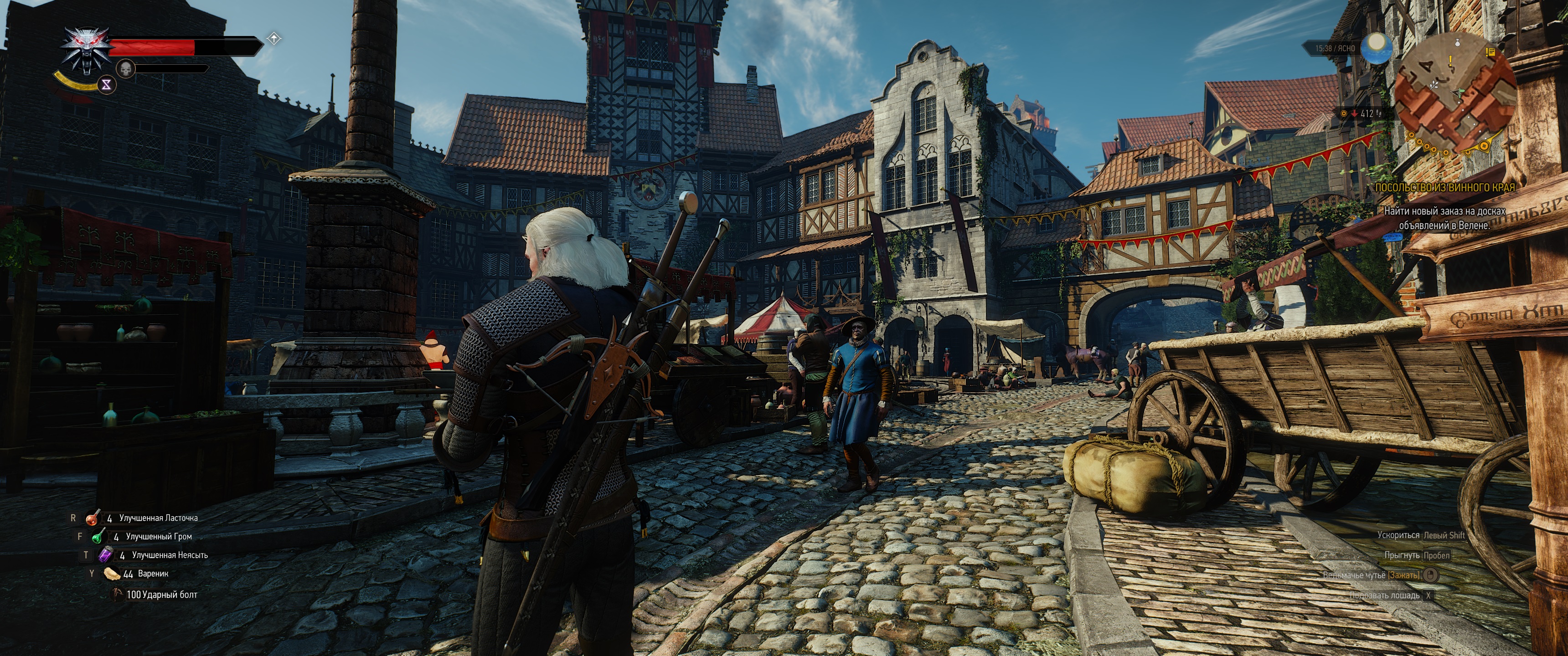Click the Найти новый заказ objective text
This screenshot has height=656, width=1568.
click(1444, 218)
